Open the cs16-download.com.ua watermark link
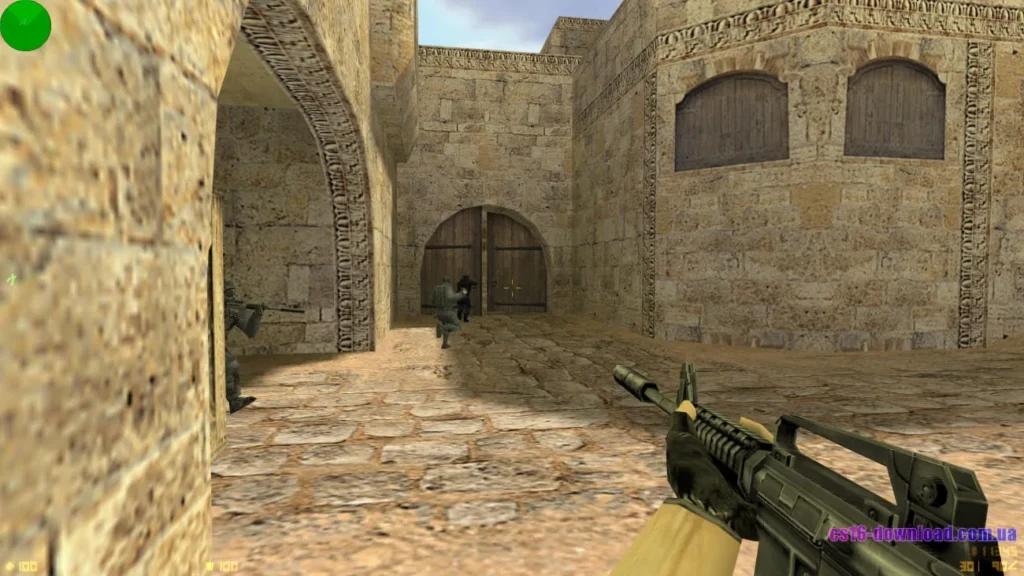The height and width of the screenshot is (576, 1024). pyautogui.click(x=922, y=533)
